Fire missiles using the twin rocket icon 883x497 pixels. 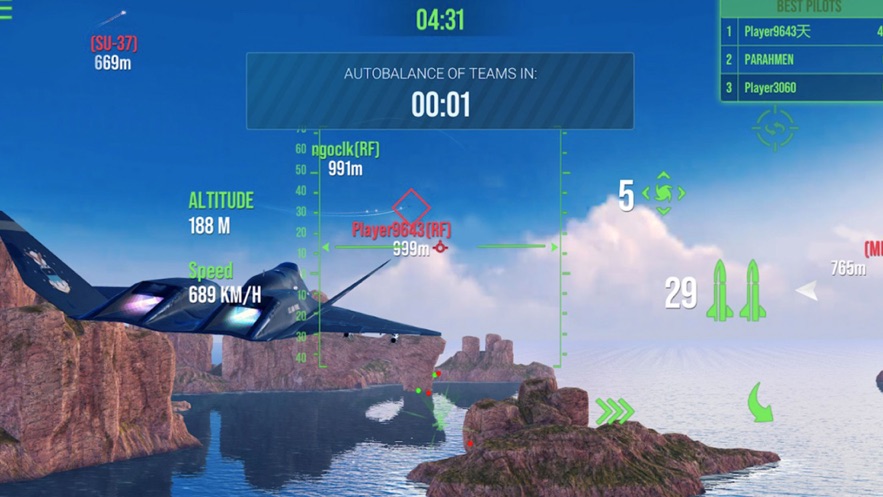(x=736, y=291)
